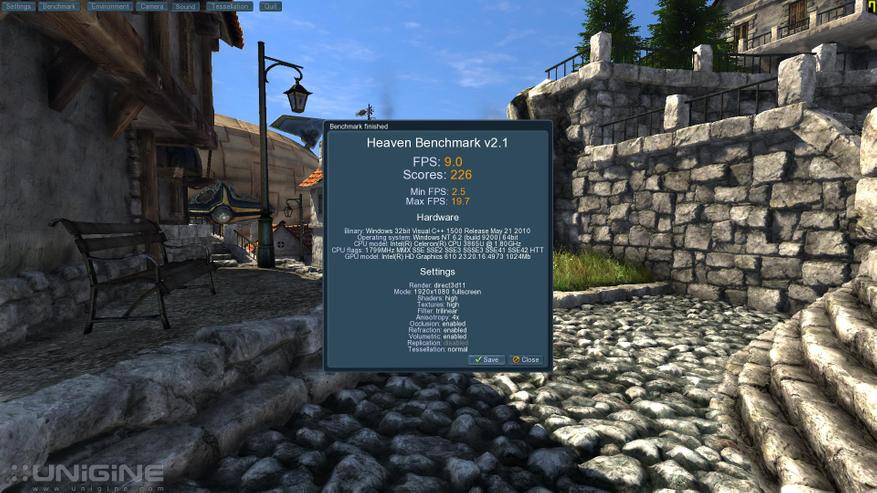
Task: Open the Environment options
Action: (108, 6)
